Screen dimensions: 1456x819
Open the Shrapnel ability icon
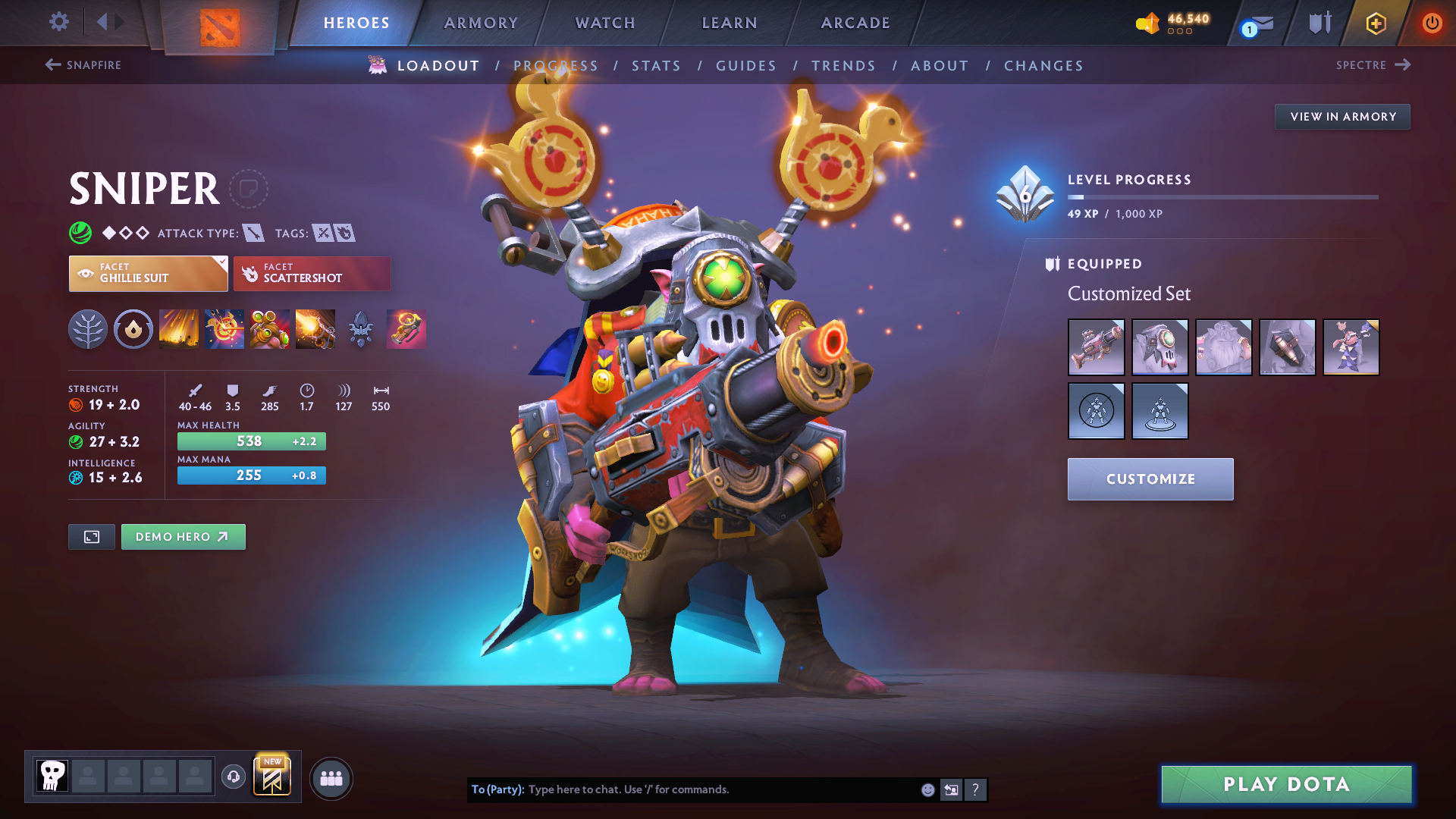tap(178, 329)
